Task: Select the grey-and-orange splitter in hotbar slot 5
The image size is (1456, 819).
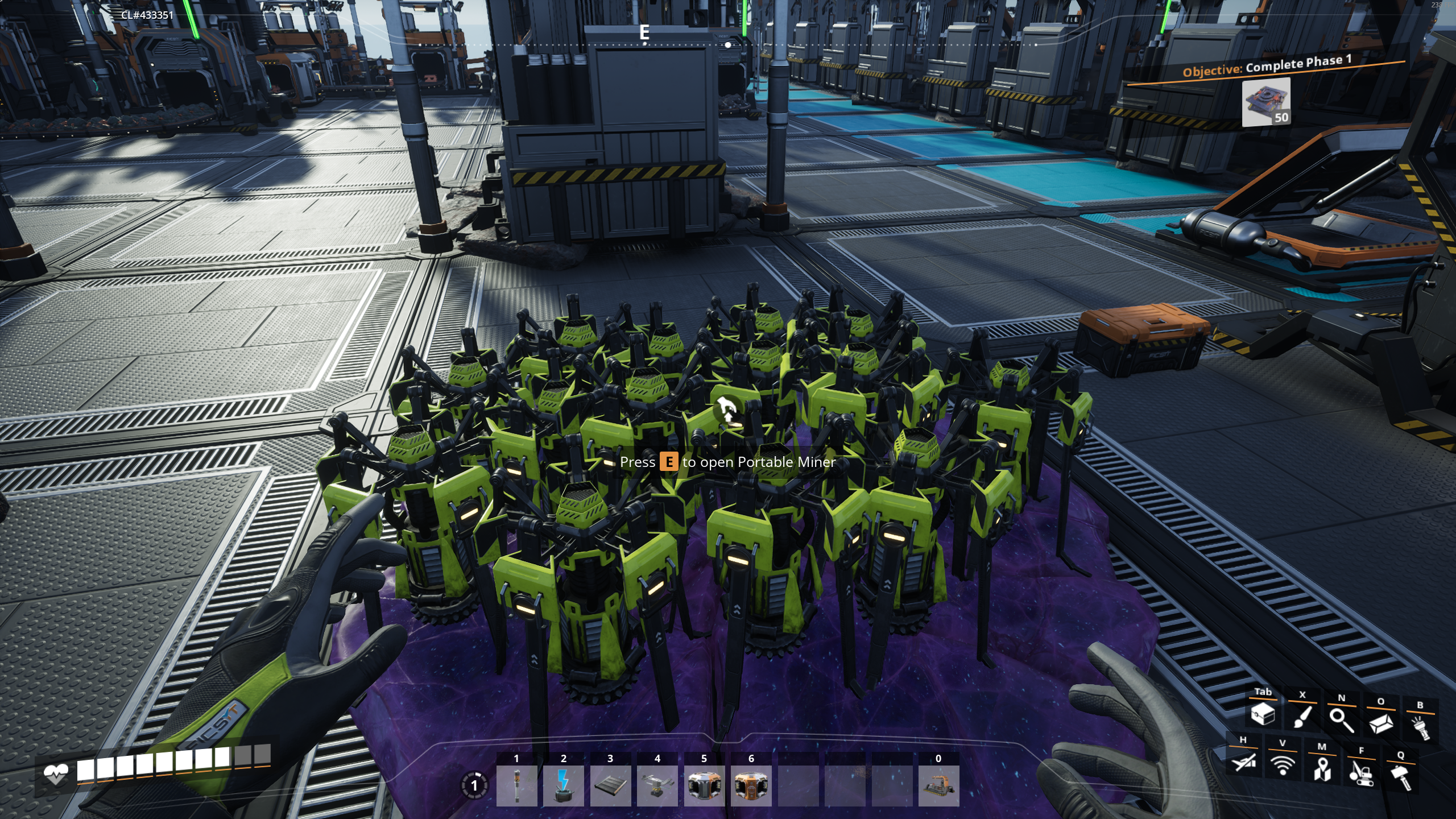Action: click(x=704, y=785)
